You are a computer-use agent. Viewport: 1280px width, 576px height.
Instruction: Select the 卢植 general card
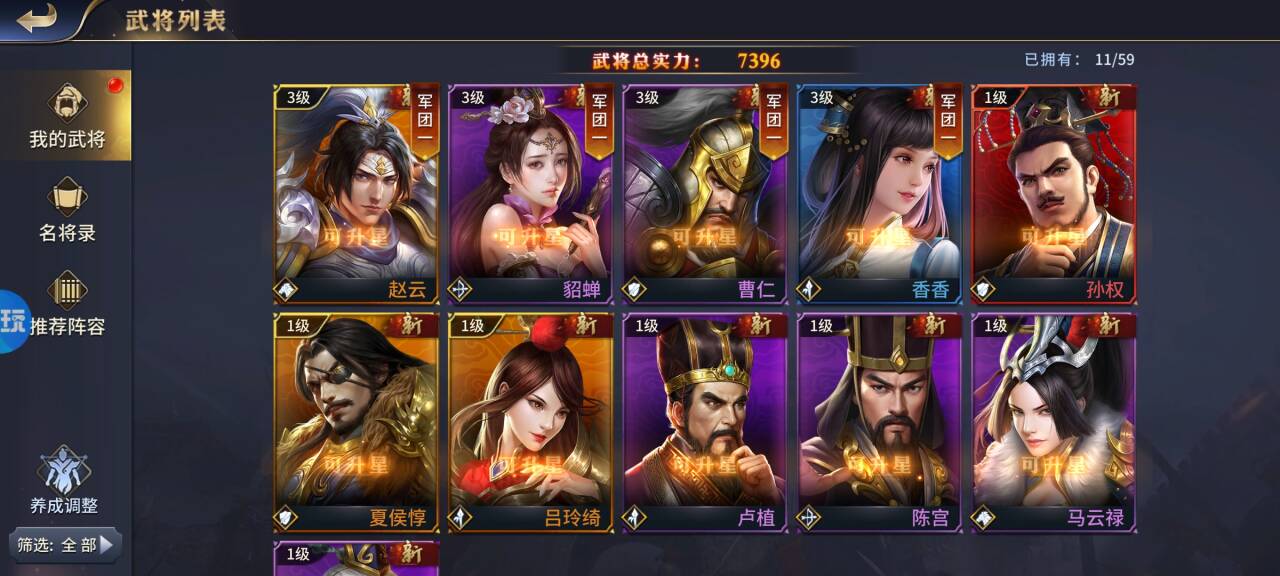tap(705, 422)
